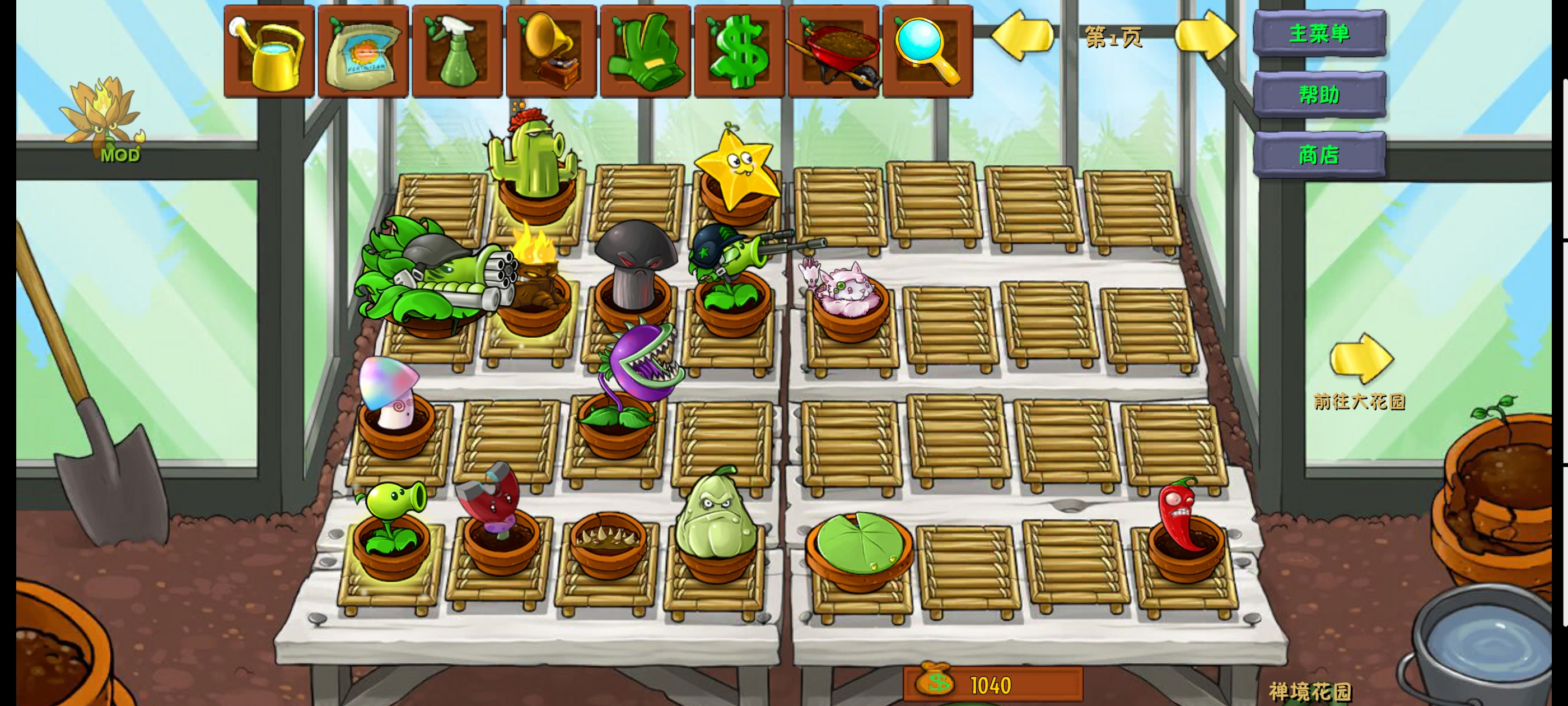Screen dimensions: 1568x706
Task: Open the 帮助 help screen
Action: 1319,95
